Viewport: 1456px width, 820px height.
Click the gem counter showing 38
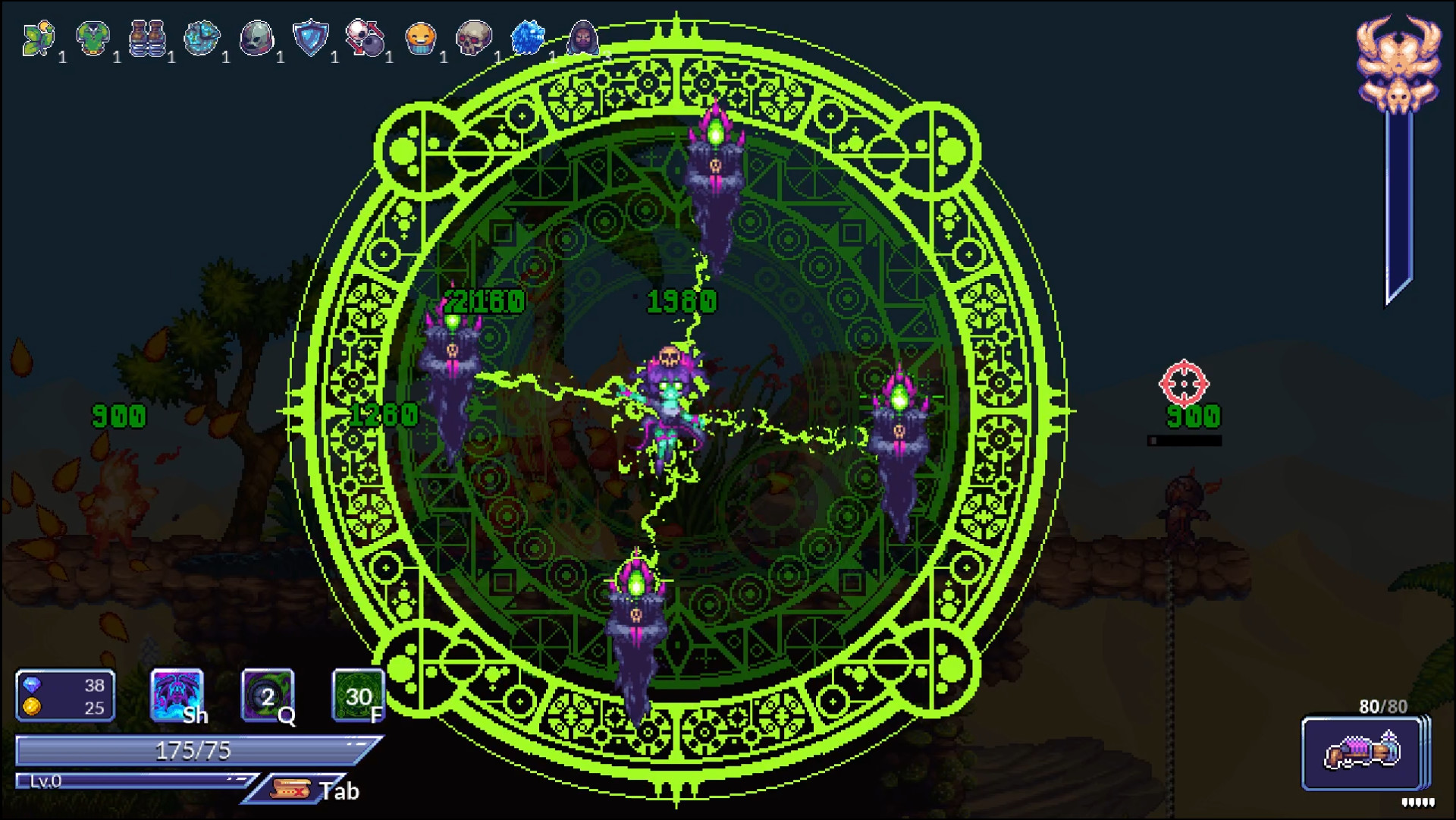pyautogui.click(x=64, y=685)
